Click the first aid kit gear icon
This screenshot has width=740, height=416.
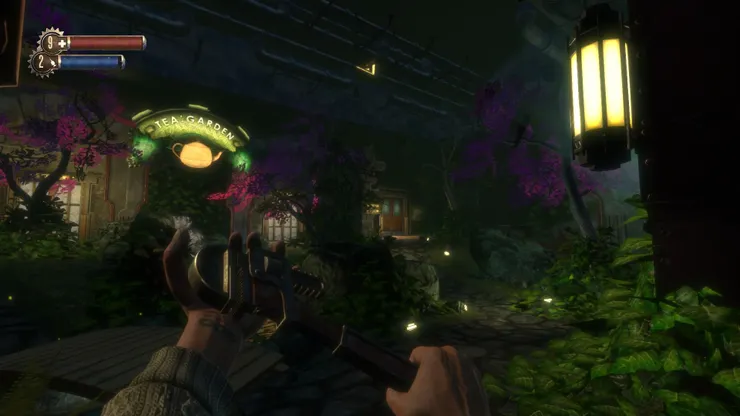point(51,43)
